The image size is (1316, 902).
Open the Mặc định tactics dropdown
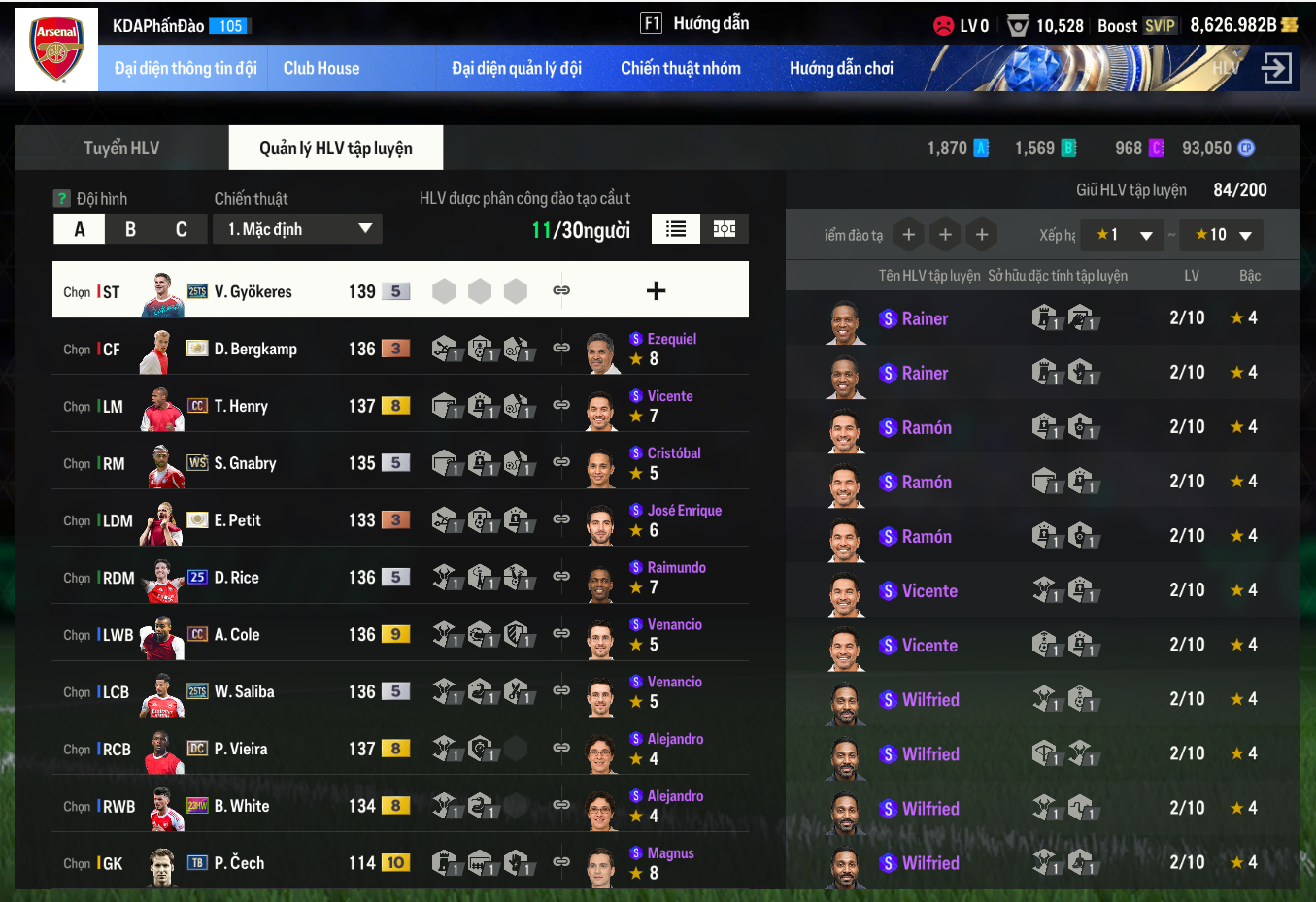tap(298, 229)
